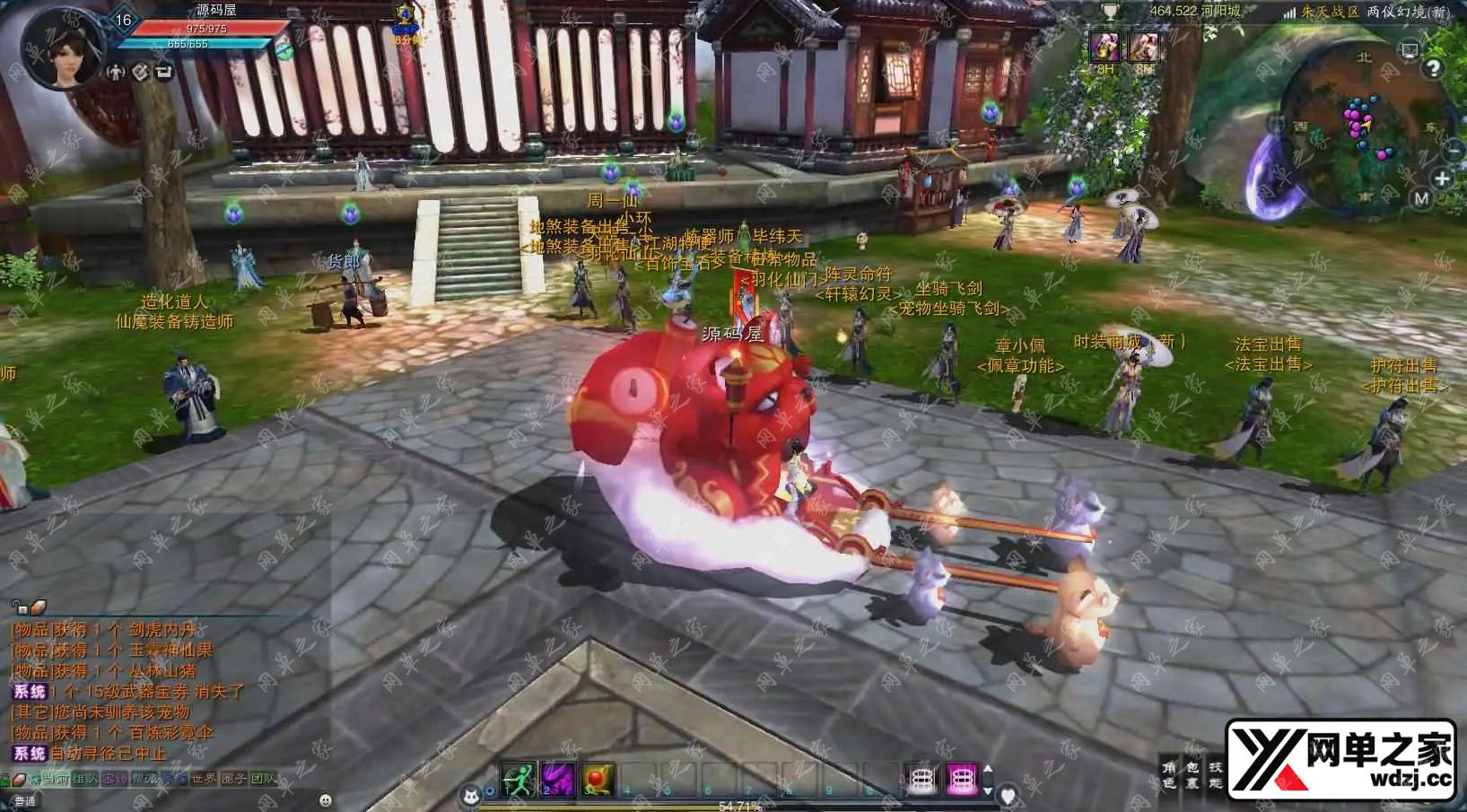Click the heart icon beside the hotbar
1467x812 pixels.
(x=1008, y=795)
